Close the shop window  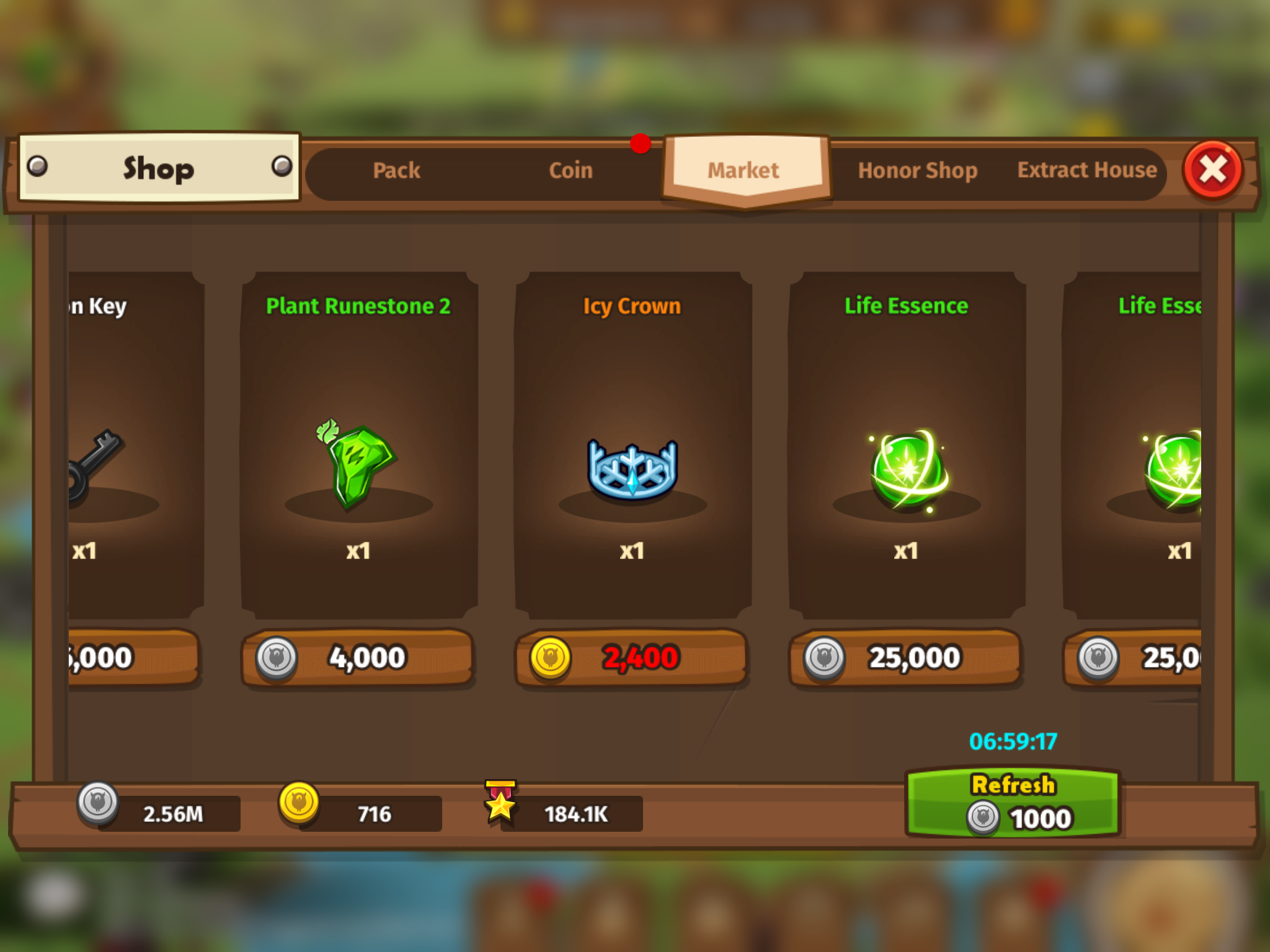point(1213,170)
